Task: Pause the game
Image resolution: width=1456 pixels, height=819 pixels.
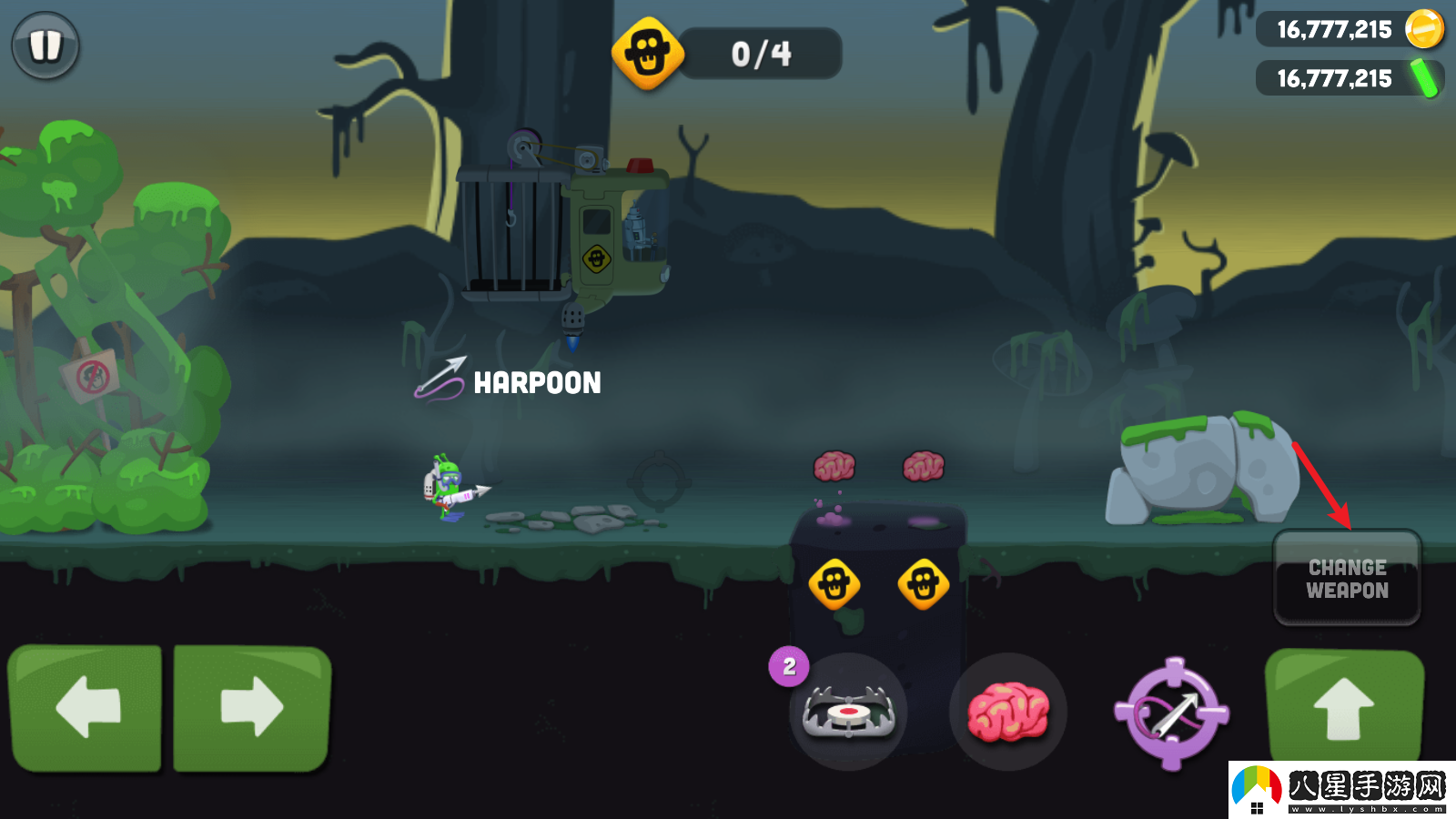Action: [x=45, y=45]
